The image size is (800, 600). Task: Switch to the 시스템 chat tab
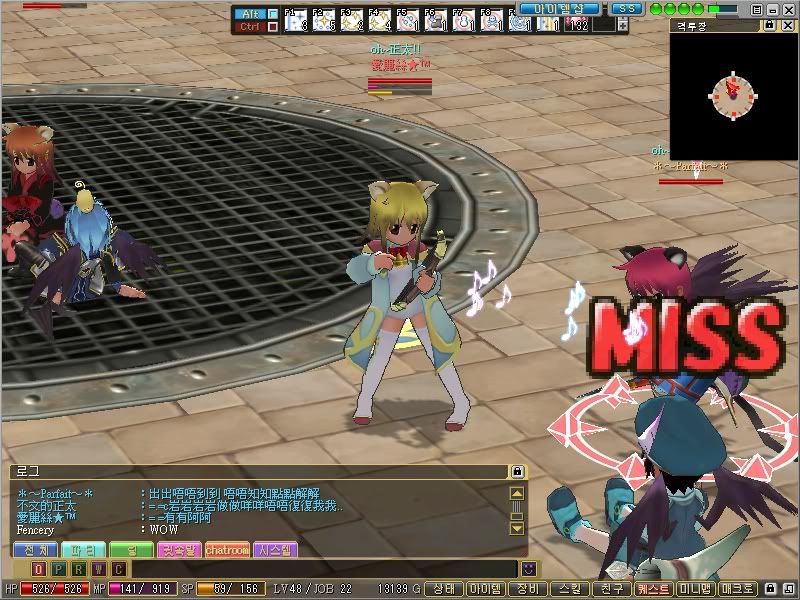(x=274, y=549)
